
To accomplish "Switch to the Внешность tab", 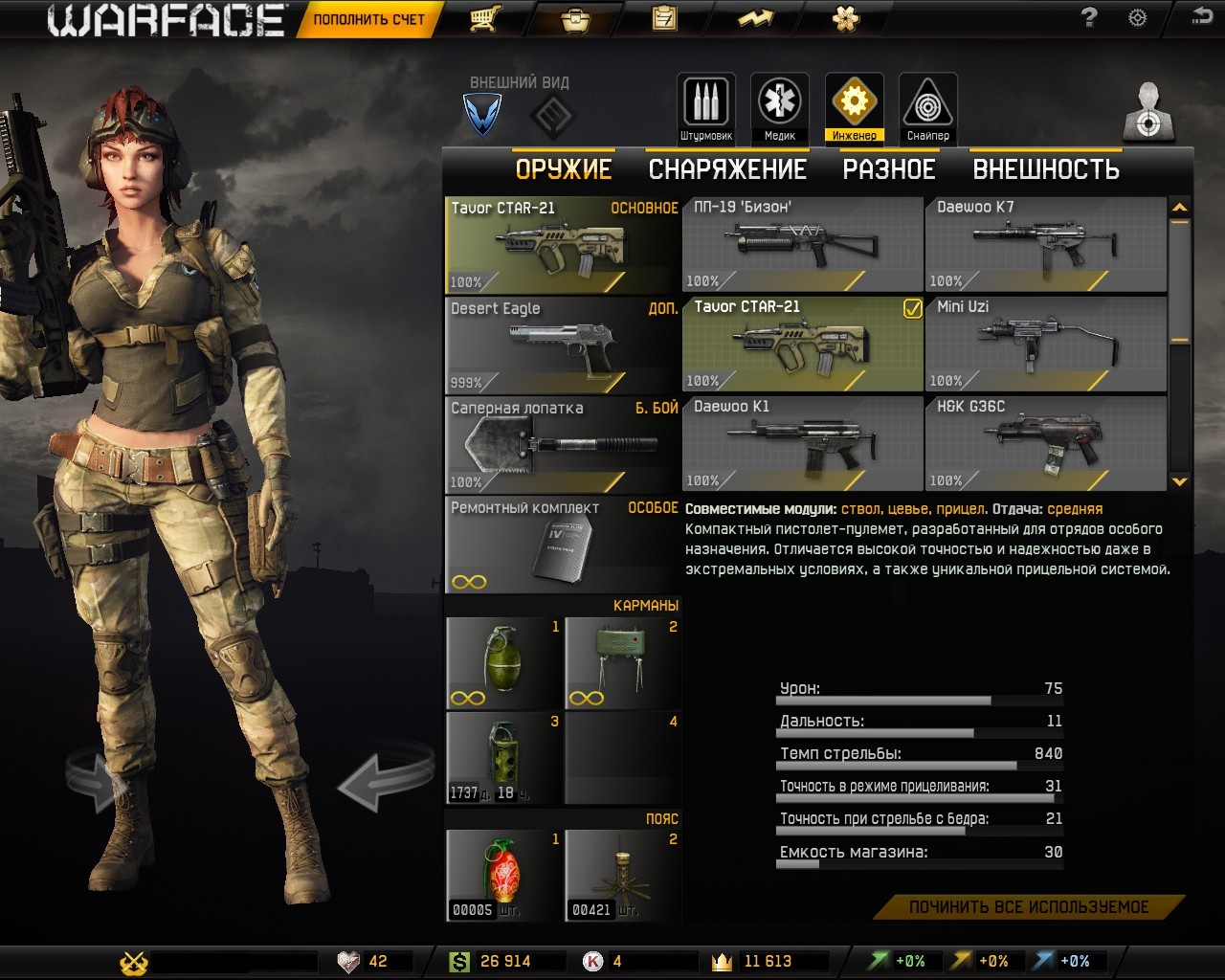I will pyautogui.click(x=1046, y=170).
